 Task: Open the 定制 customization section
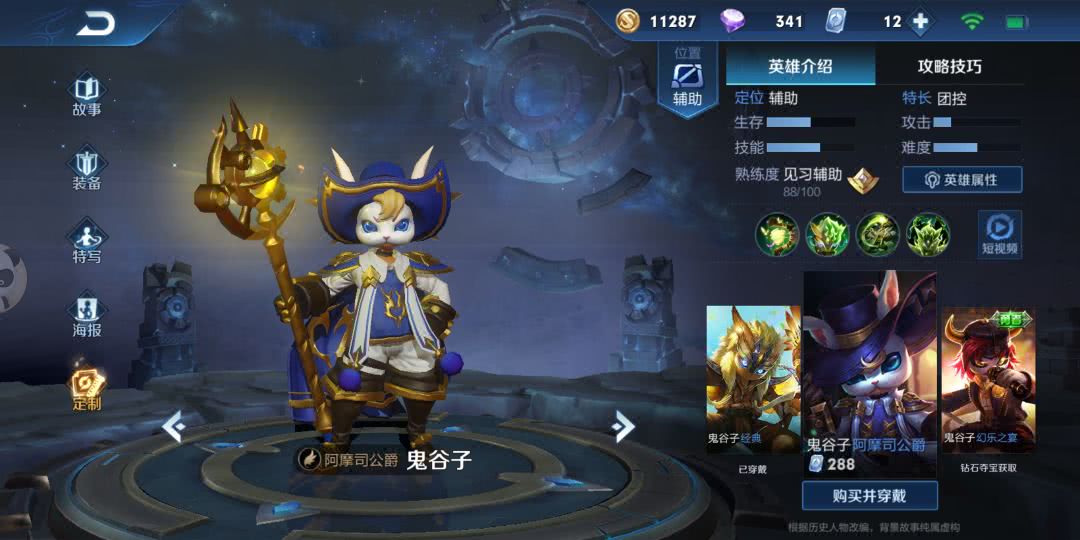[x=87, y=388]
